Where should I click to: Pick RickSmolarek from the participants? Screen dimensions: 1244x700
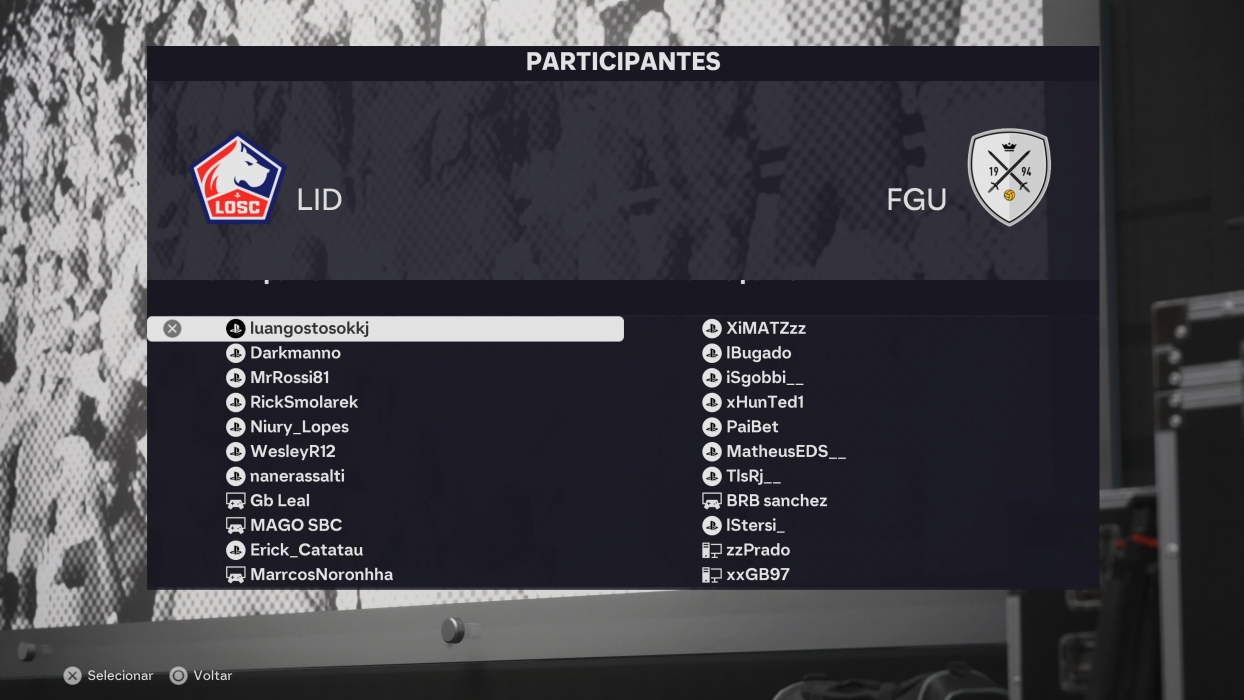[303, 402]
